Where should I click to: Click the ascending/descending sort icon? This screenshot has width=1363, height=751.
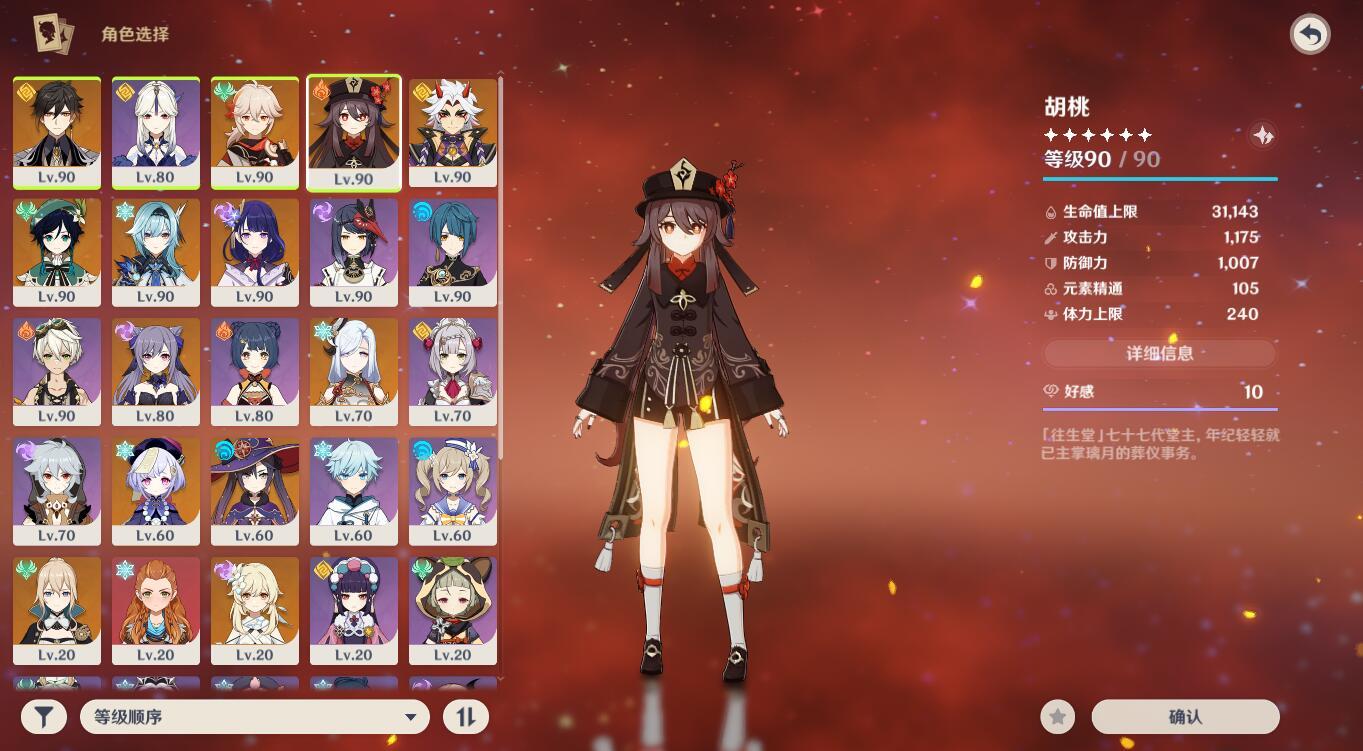pyautogui.click(x=465, y=716)
